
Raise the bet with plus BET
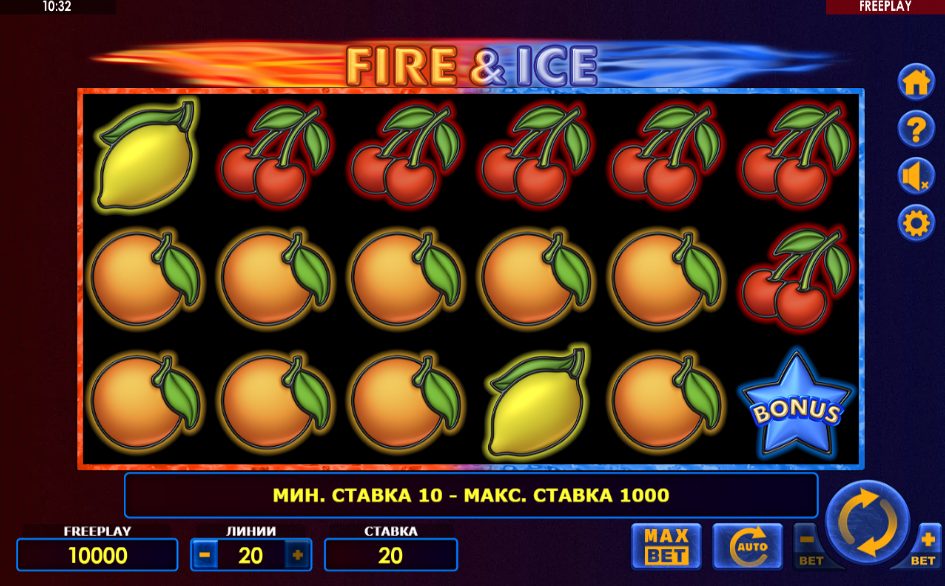927,545
